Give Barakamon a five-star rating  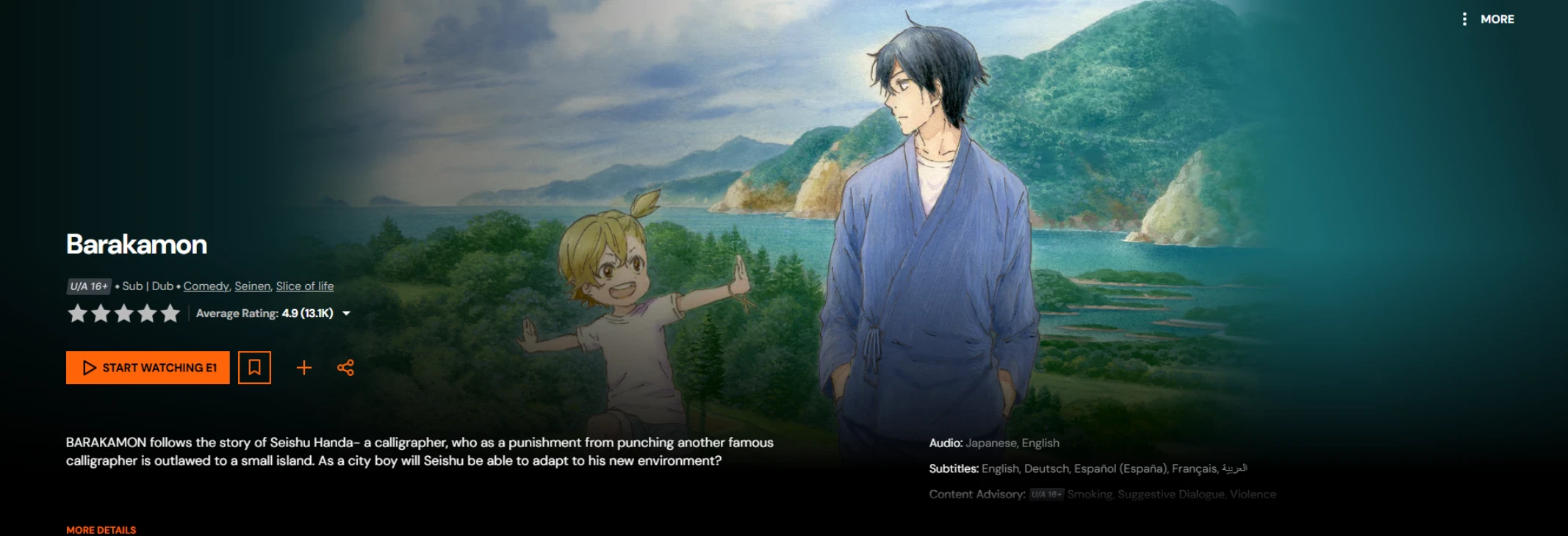(169, 314)
